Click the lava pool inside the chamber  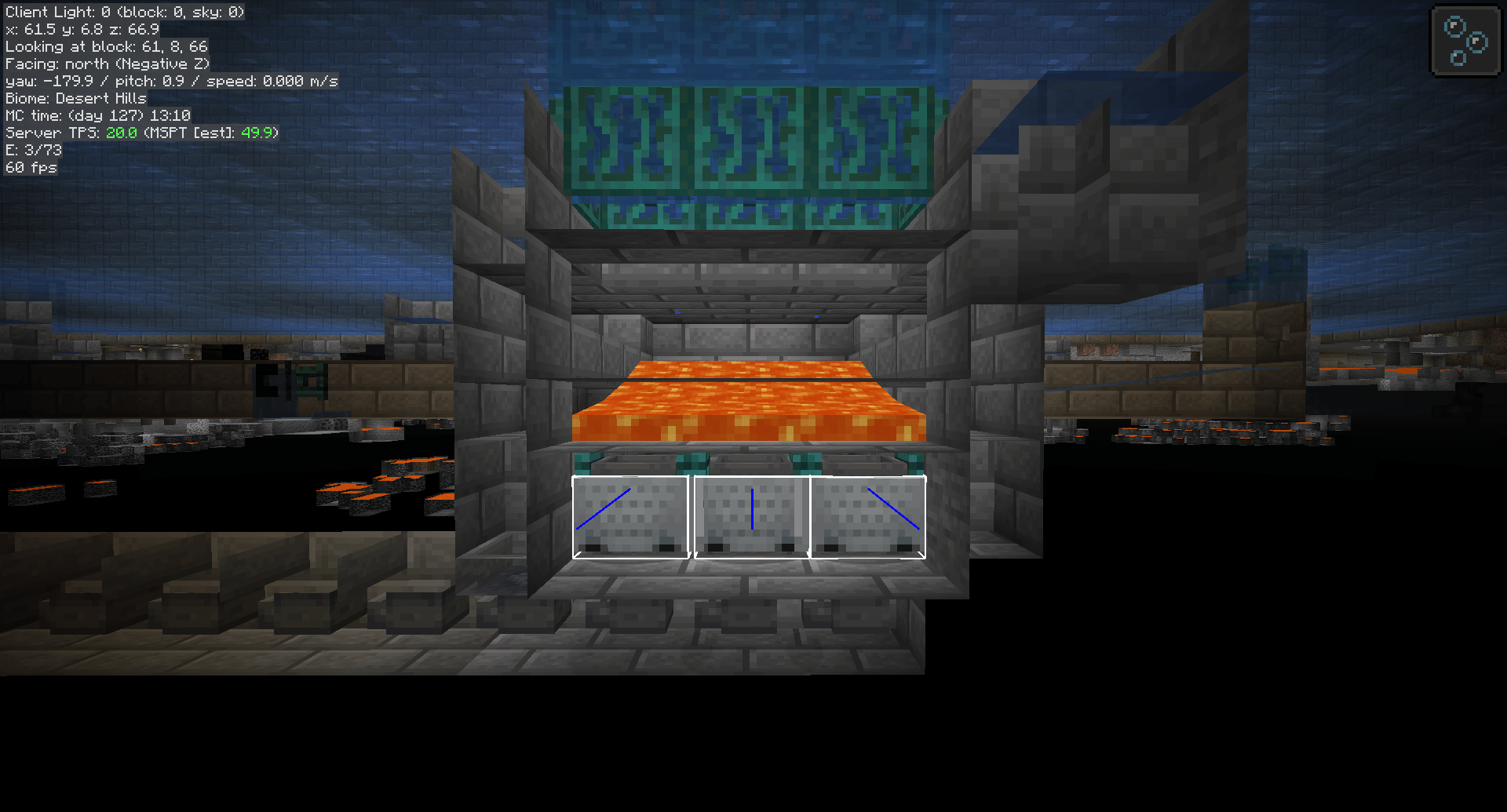pos(750,400)
